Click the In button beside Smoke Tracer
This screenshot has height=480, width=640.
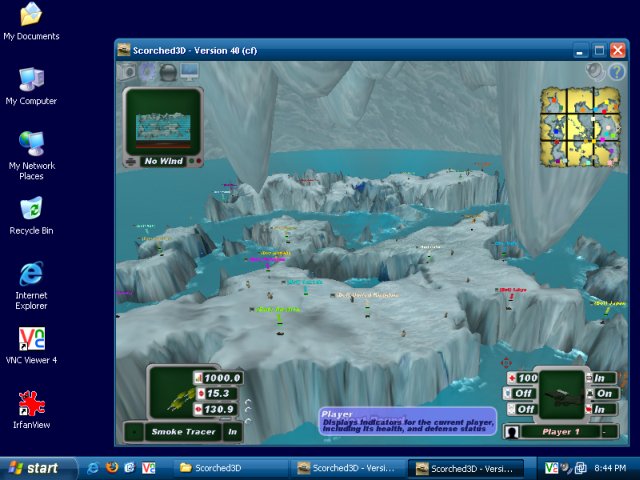coord(232,432)
